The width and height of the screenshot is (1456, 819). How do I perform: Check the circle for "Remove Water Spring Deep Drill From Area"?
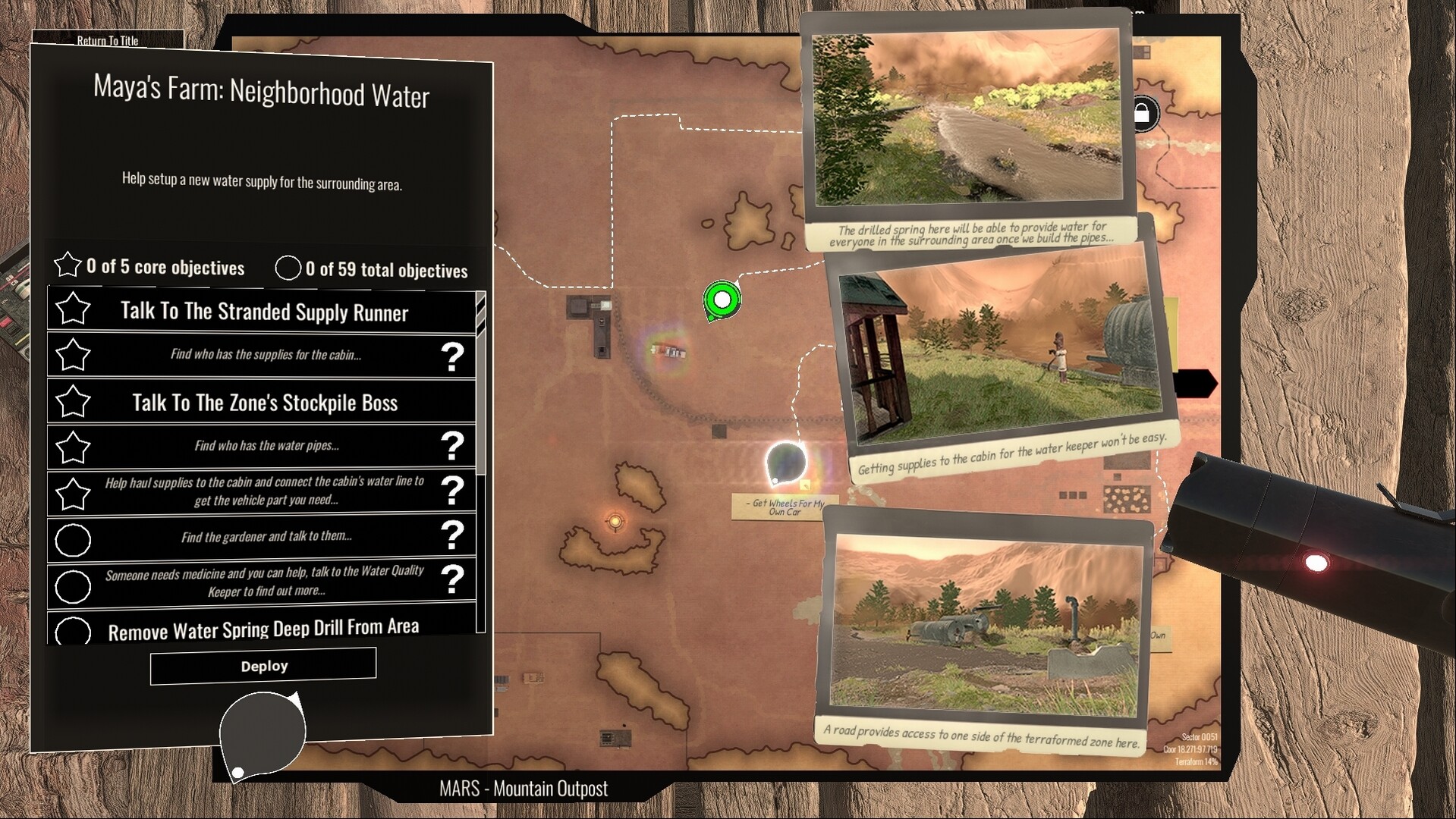click(72, 629)
